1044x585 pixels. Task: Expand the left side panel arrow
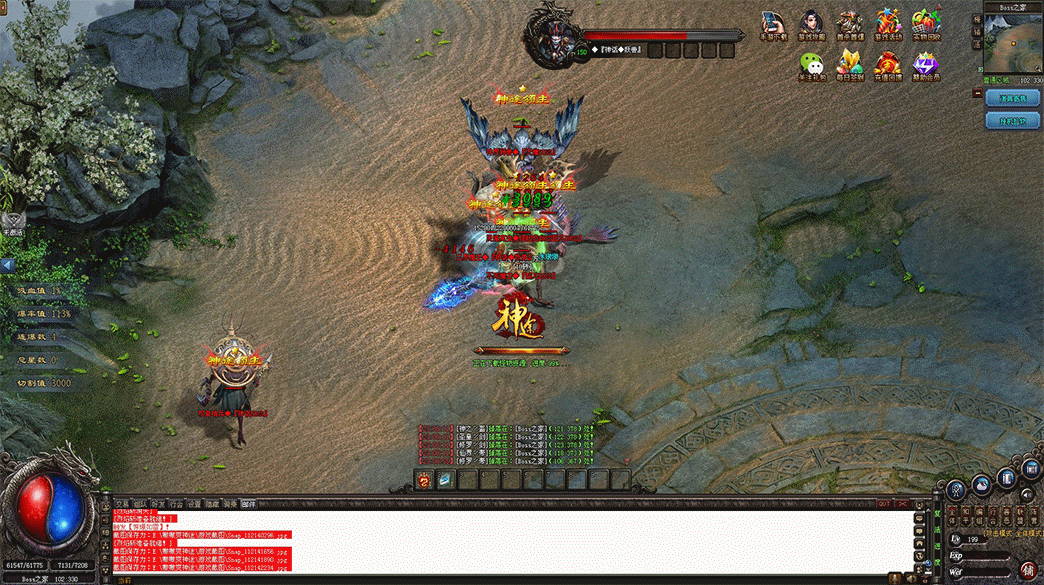(8, 266)
